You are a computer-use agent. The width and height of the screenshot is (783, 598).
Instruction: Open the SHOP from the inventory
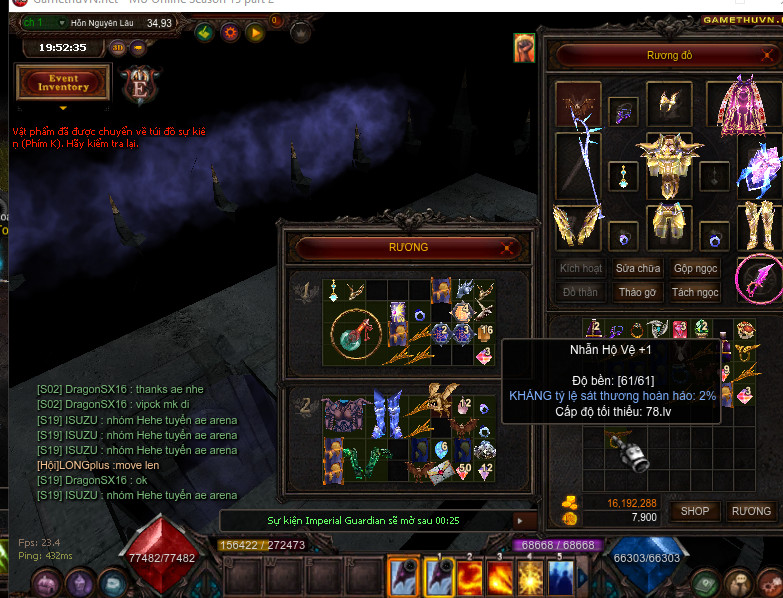pyautogui.click(x=695, y=511)
